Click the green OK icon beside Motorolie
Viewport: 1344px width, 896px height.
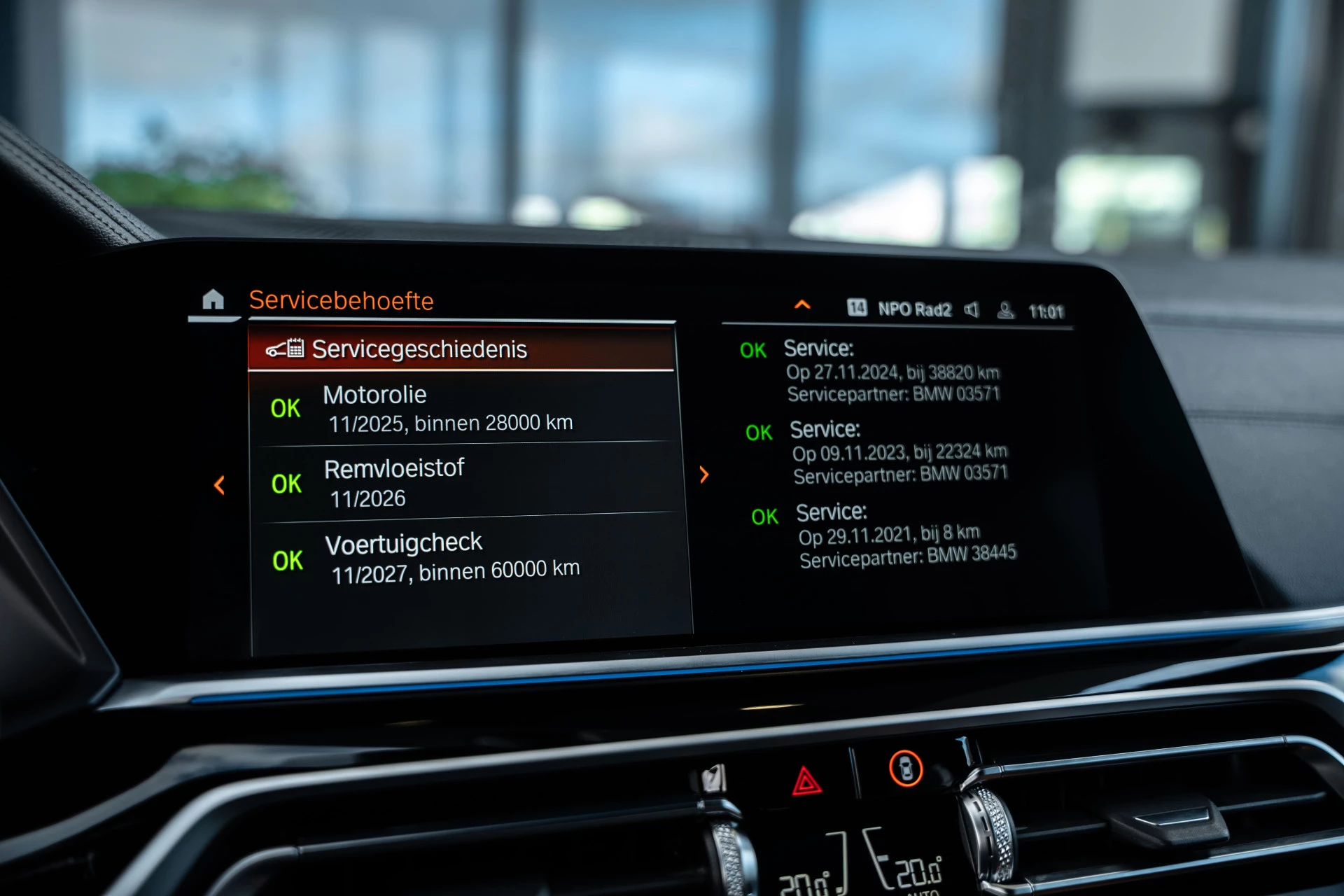286,409
